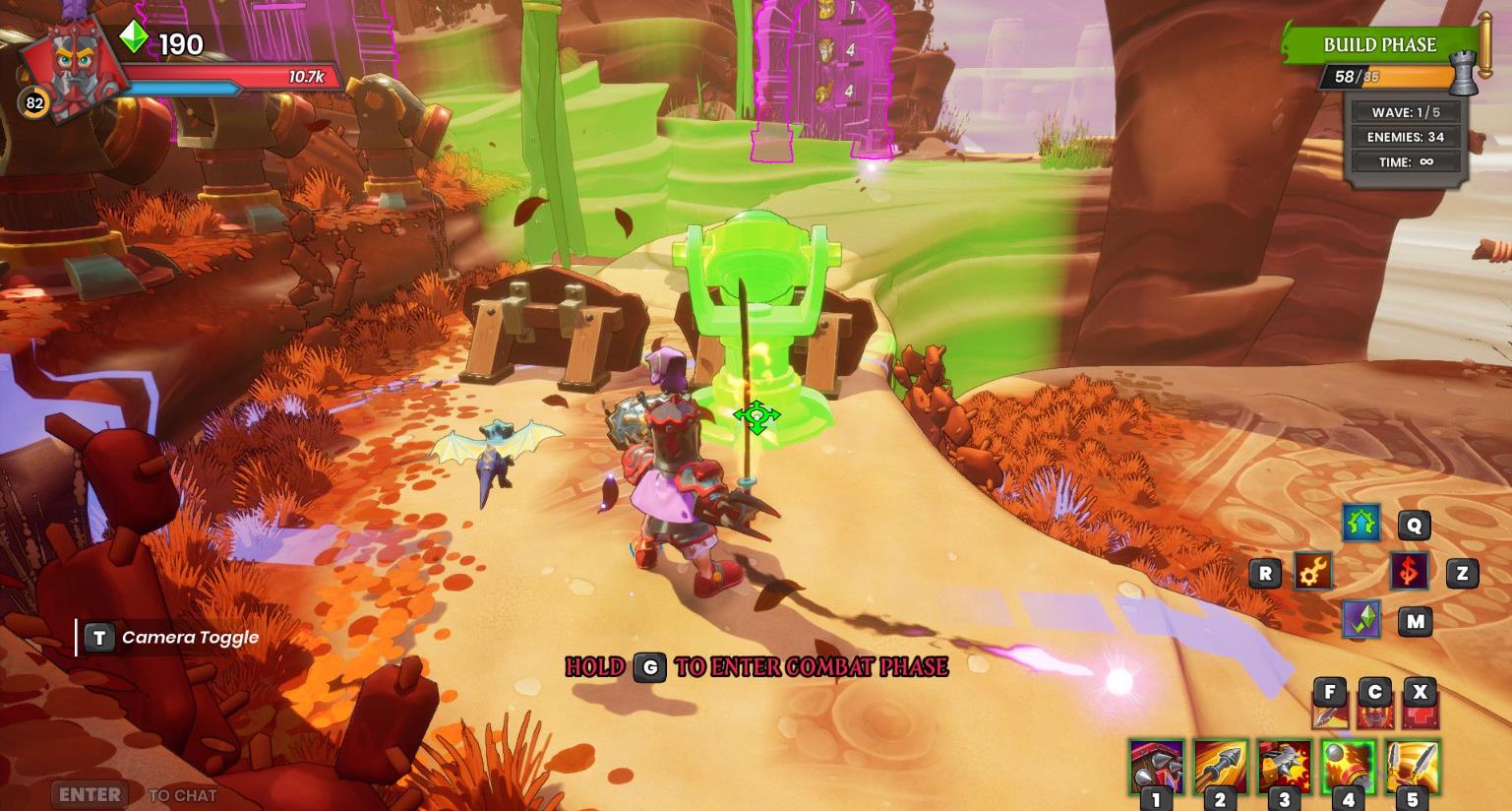This screenshot has height=811, width=1512.
Task: Click the Q keybind button
Action: (1414, 526)
